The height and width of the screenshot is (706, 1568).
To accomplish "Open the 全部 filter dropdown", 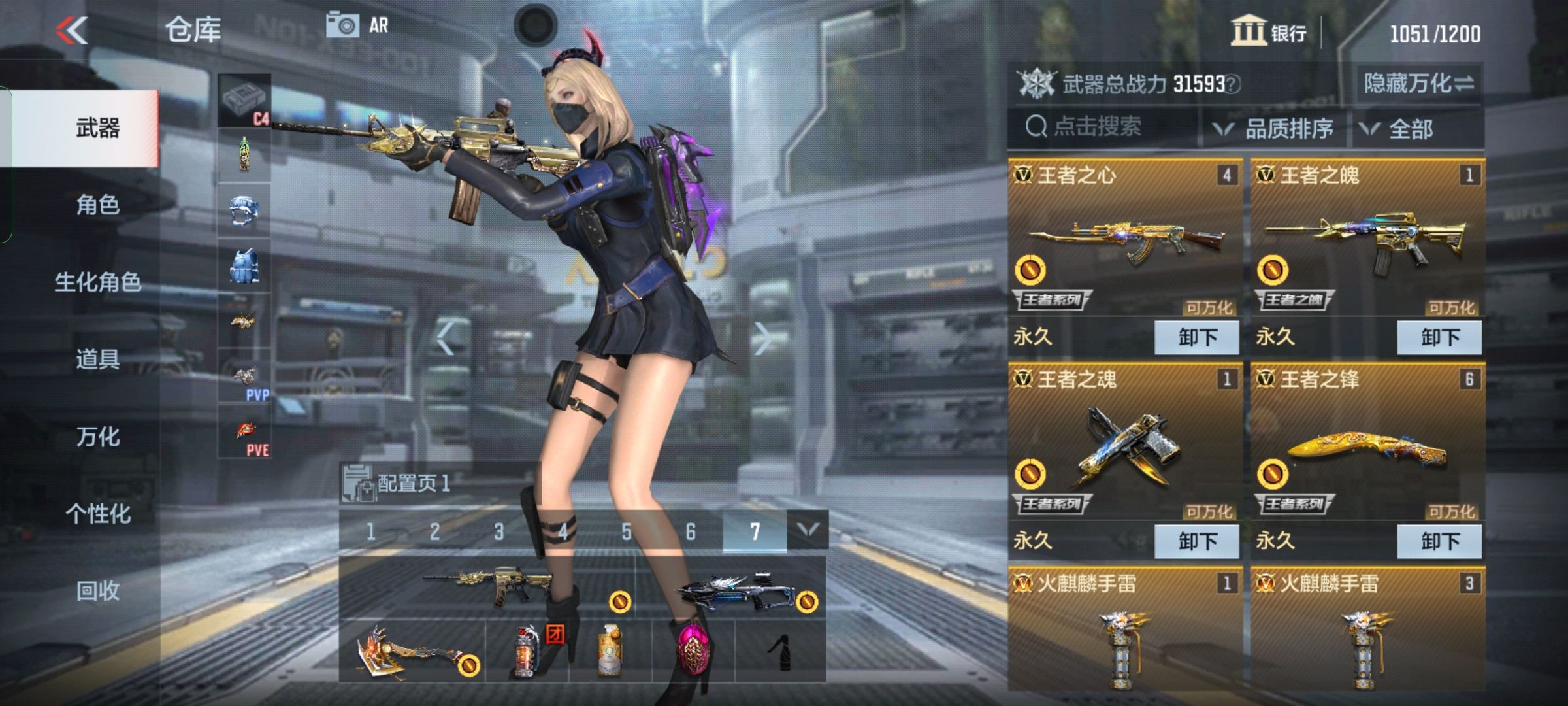I will pos(1398,129).
